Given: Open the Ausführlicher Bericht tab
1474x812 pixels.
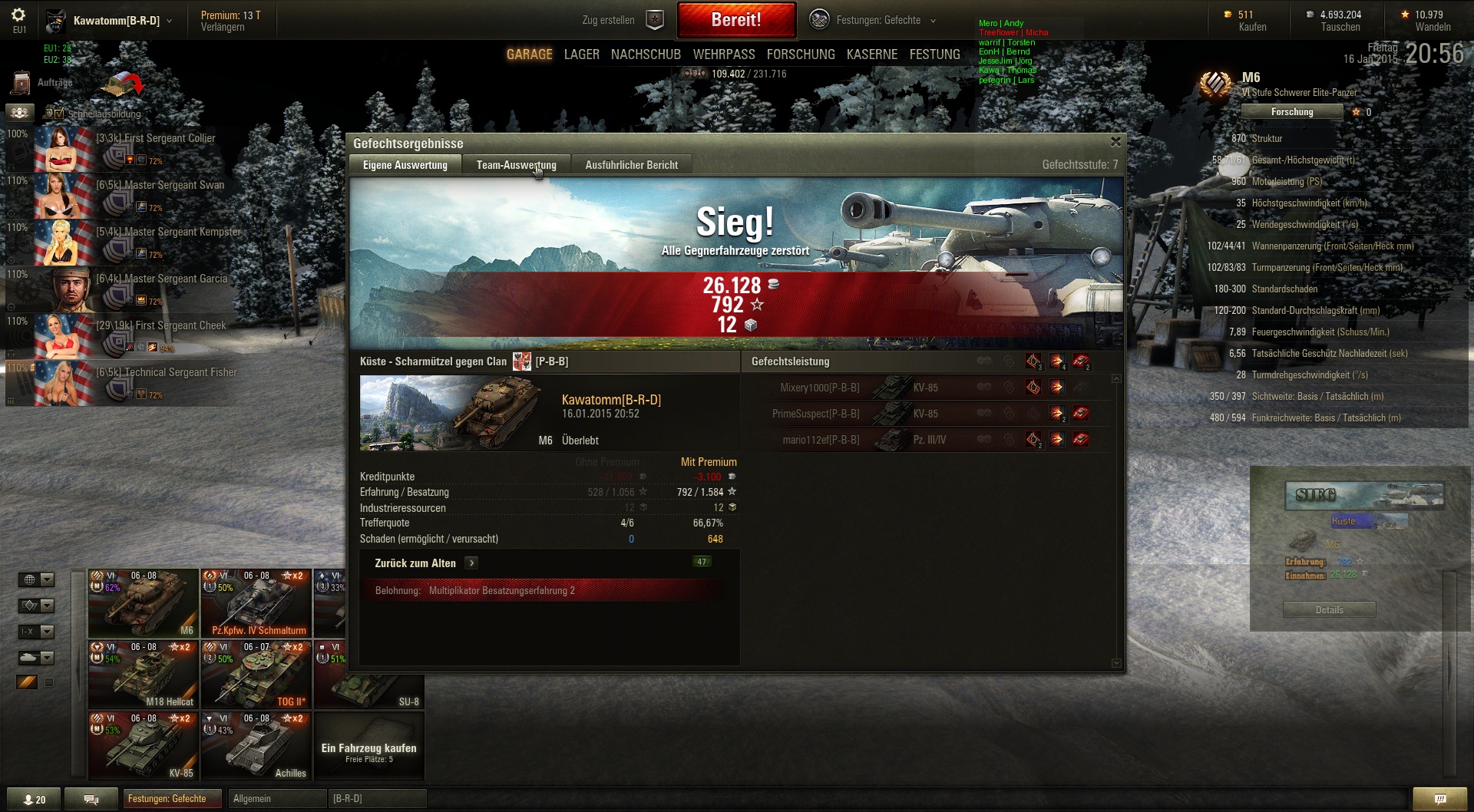Looking at the screenshot, I should [x=631, y=165].
